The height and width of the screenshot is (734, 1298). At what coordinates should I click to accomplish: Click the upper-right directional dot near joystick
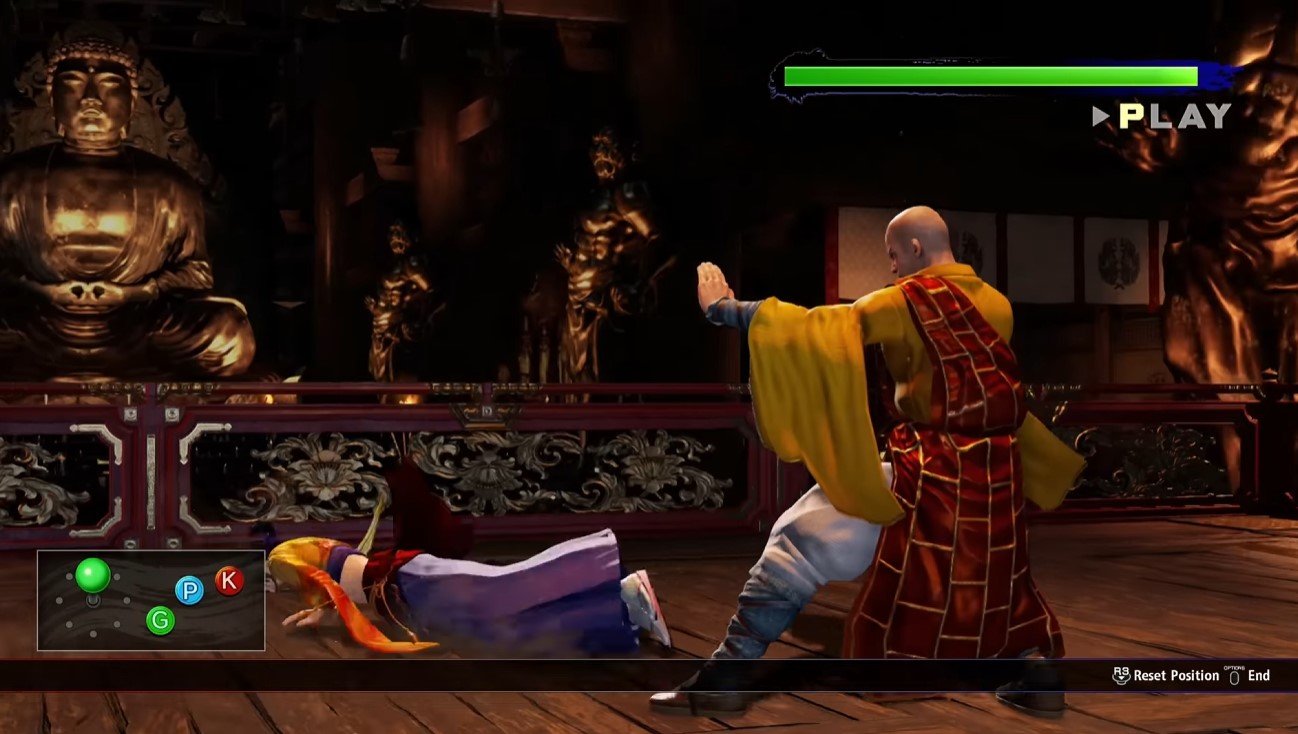(116, 577)
